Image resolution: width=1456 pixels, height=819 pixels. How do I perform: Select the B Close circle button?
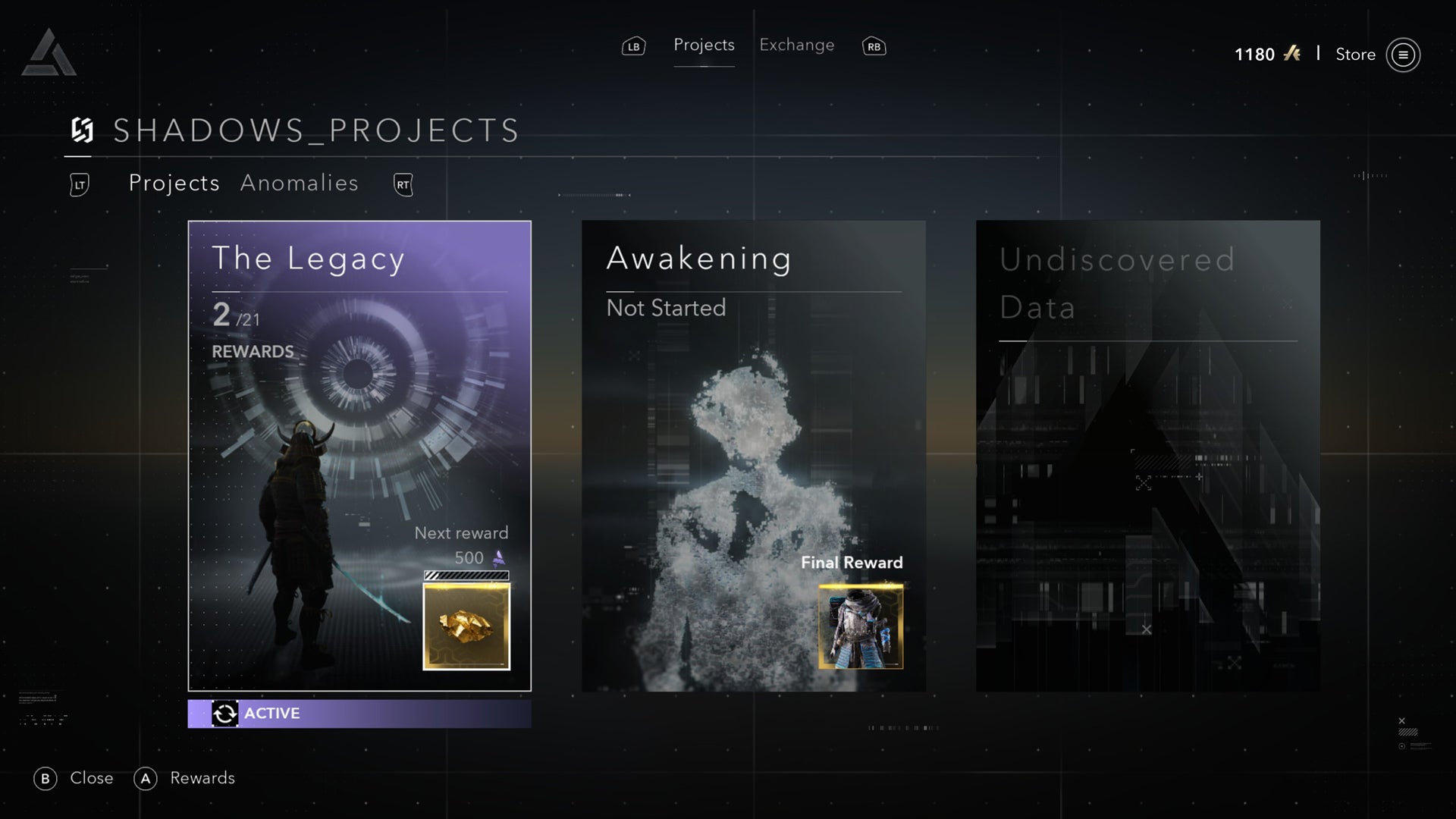(45, 778)
